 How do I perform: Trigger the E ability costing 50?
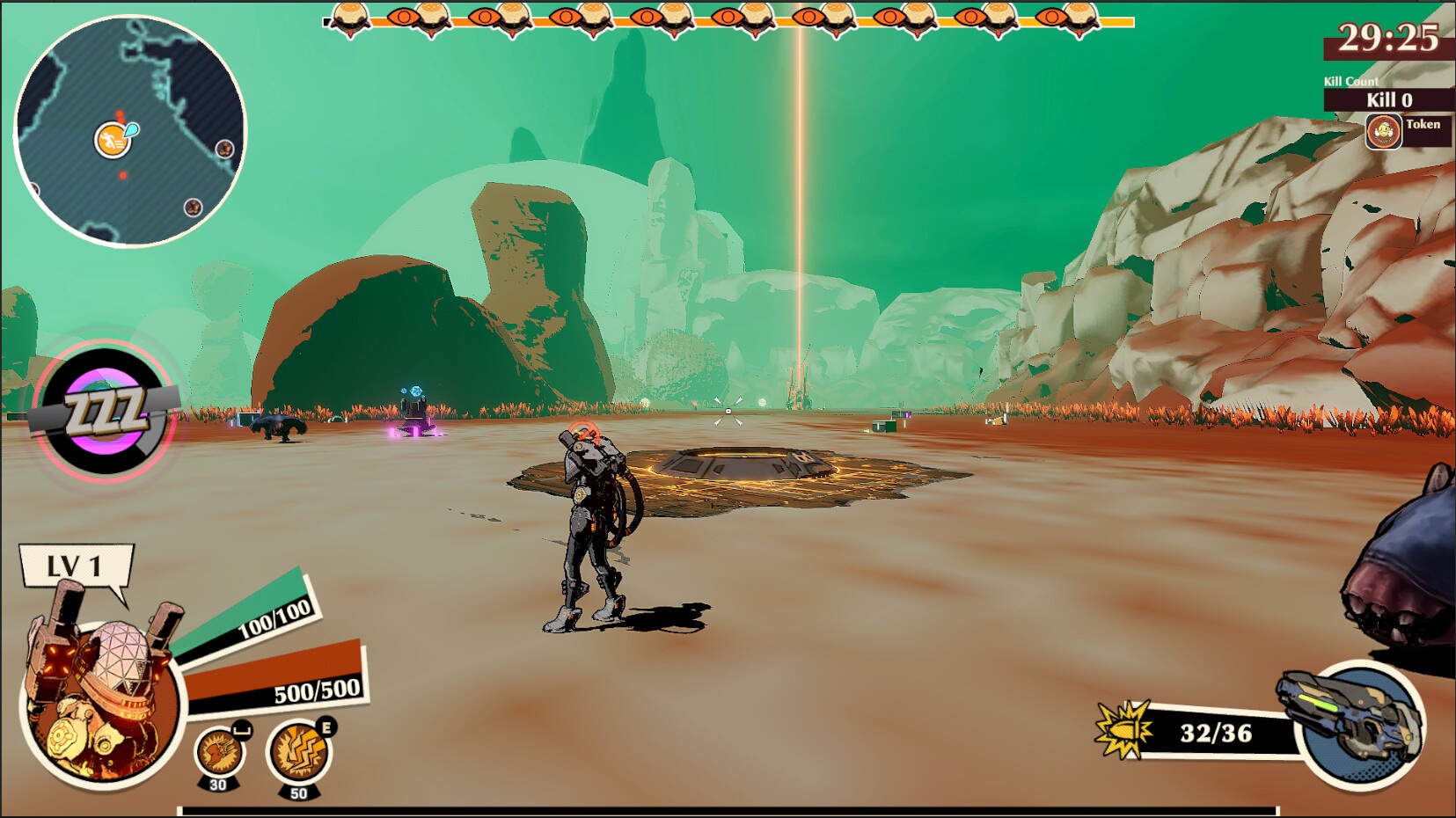[x=299, y=752]
